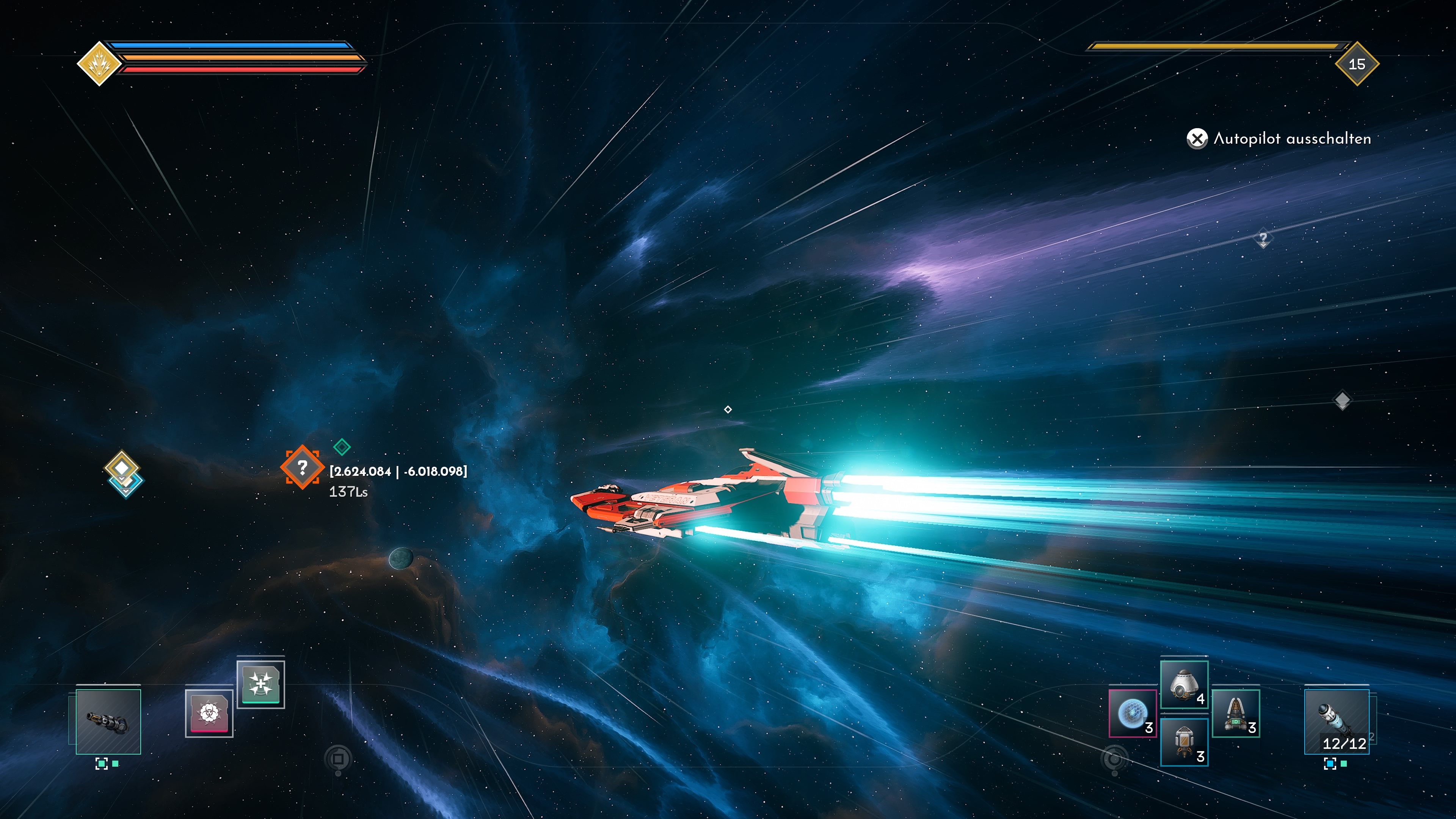Click the X icon beside Autopilot ausschalten

pyautogui.click(x=1198, y=138)
